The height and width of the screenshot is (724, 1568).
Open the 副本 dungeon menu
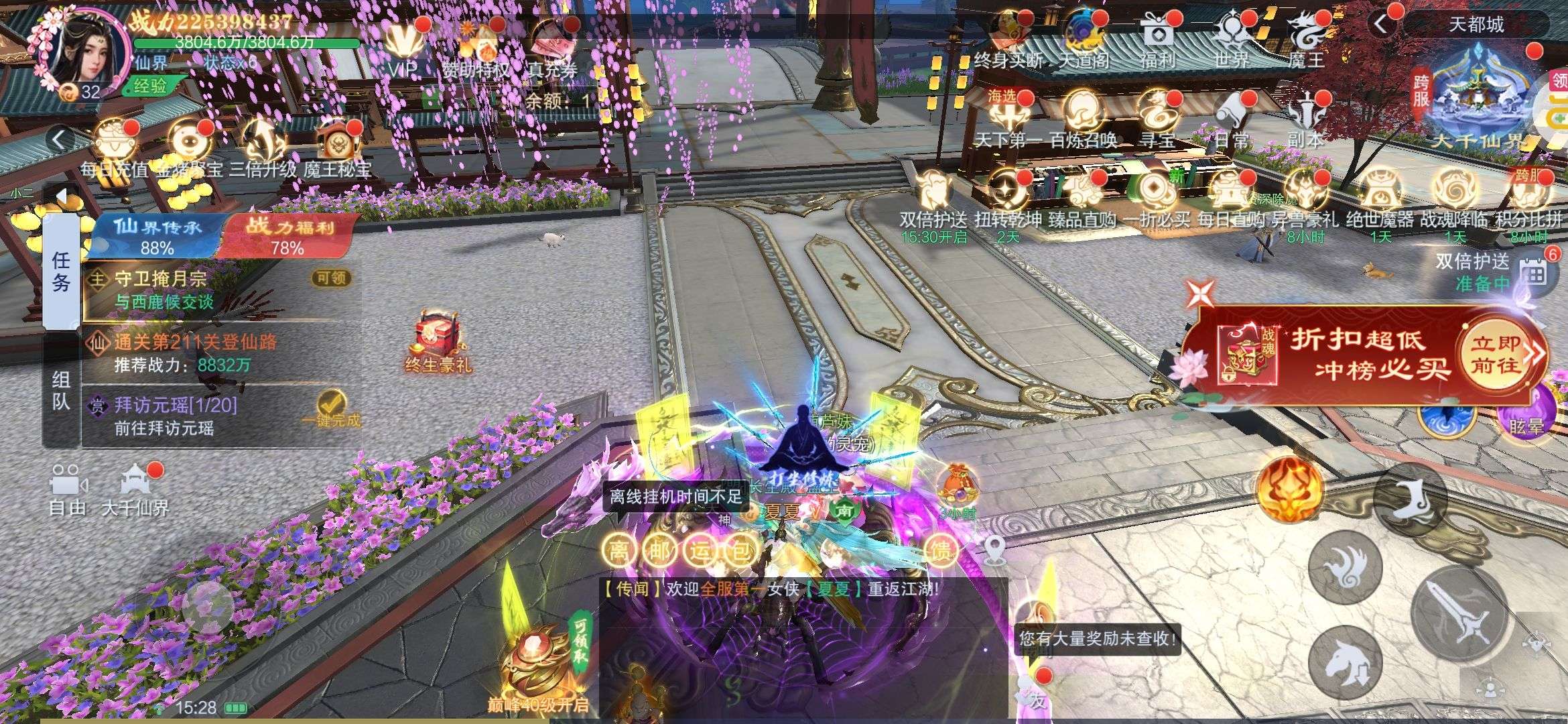(x=1306, y=119)
